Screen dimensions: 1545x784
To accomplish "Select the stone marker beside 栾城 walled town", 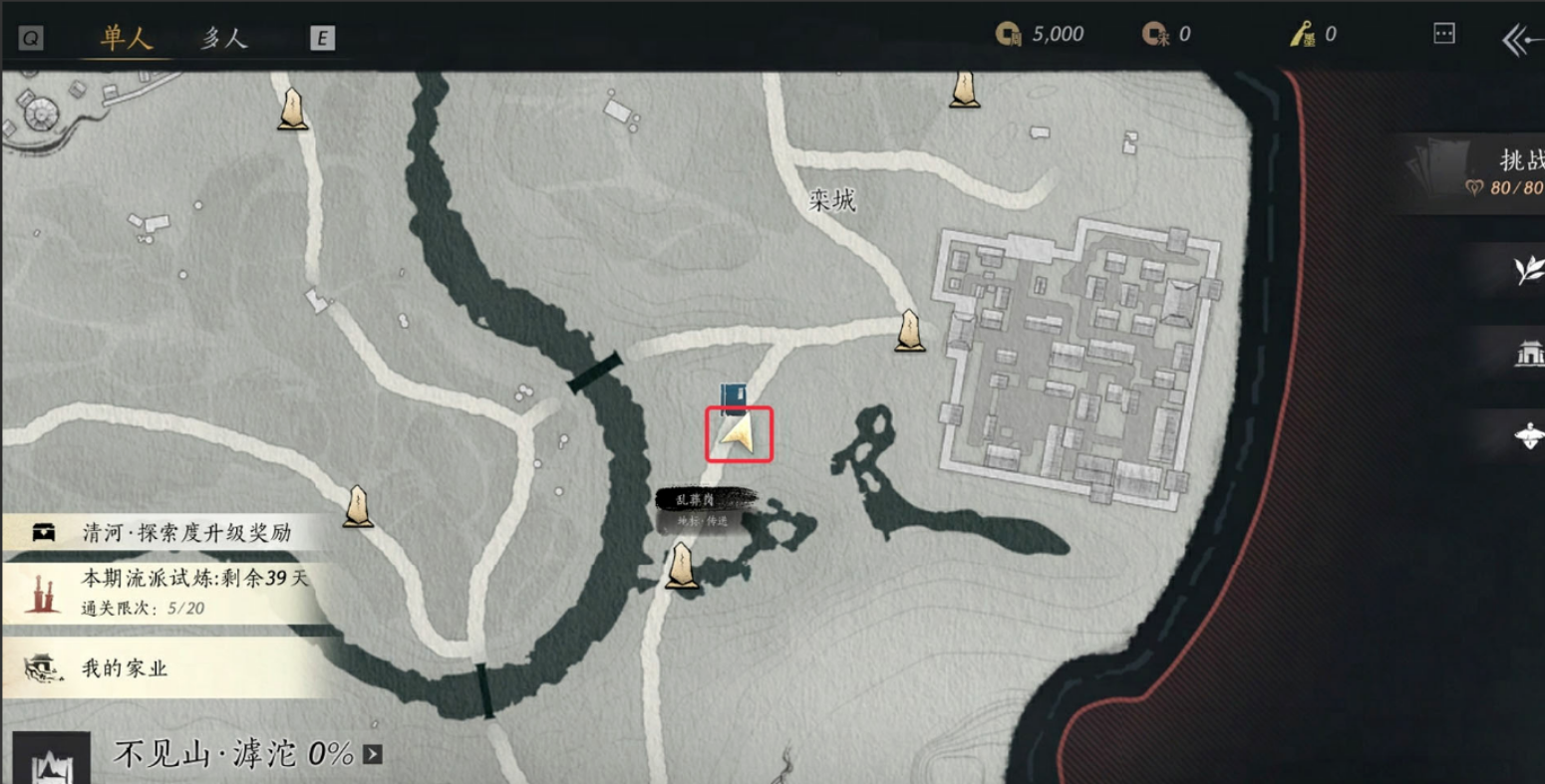I will coord(908,331).
